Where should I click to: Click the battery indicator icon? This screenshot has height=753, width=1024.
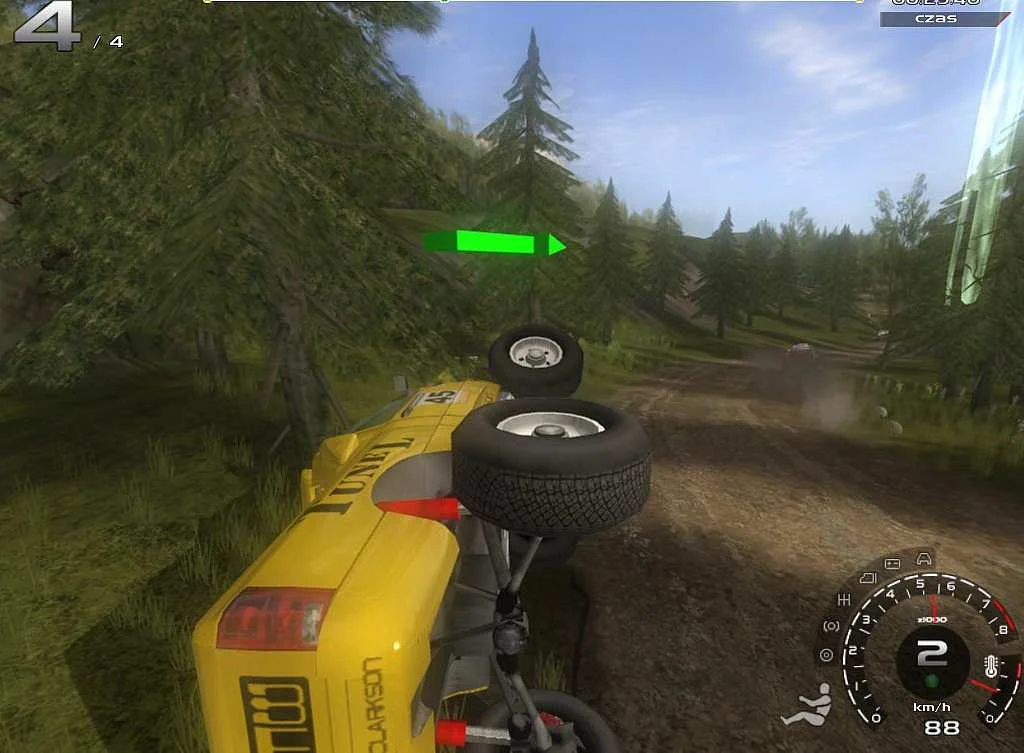tap(893, 564)
